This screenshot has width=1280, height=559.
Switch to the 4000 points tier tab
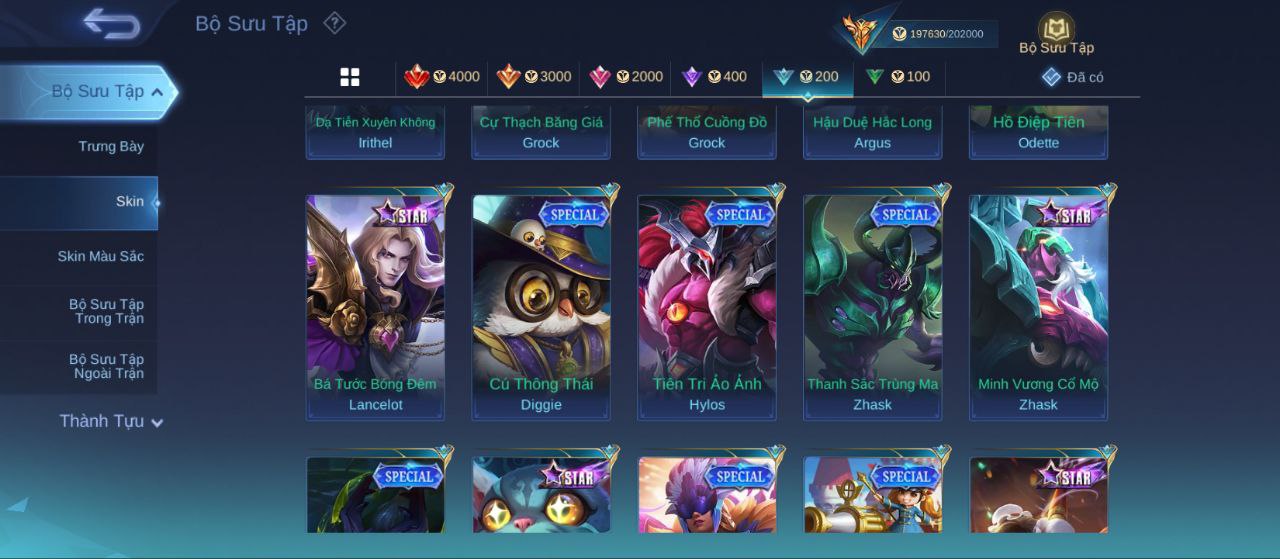pyautogui.click(x=441, y=77)
